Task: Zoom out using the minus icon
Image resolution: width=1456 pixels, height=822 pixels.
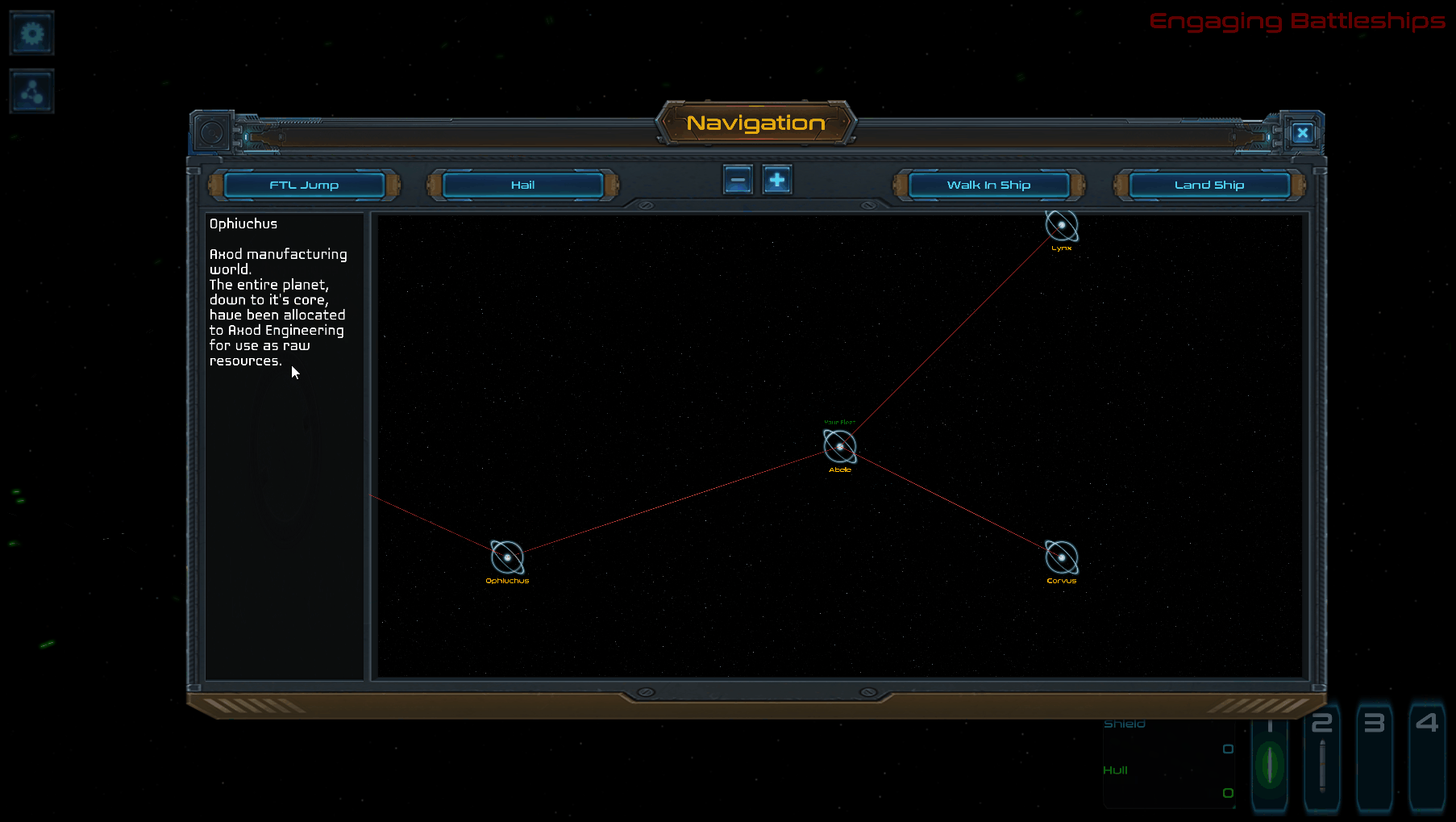Action: click(x=737, y=180)
